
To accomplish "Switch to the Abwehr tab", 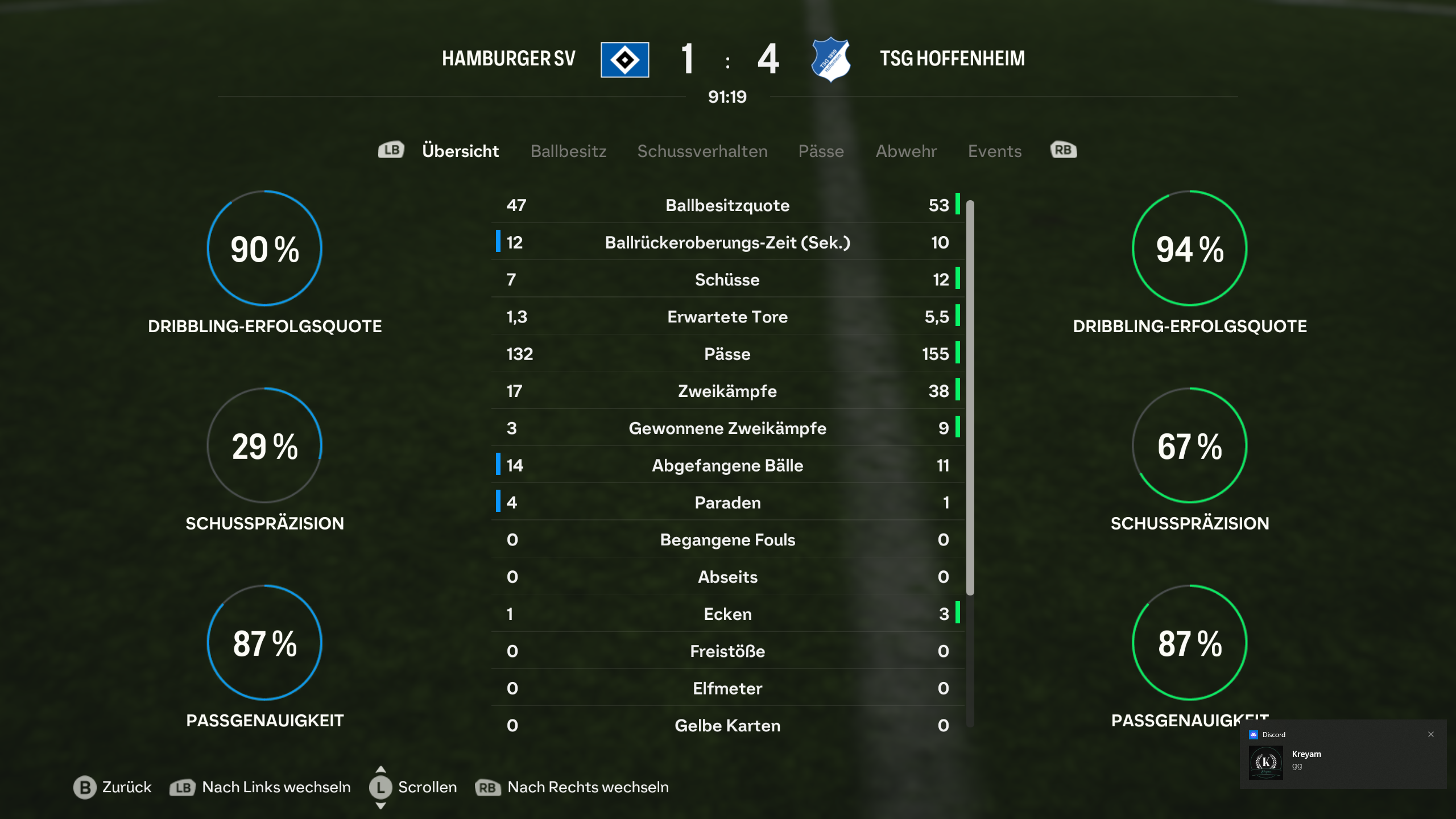I will click(x=906, y=151).
